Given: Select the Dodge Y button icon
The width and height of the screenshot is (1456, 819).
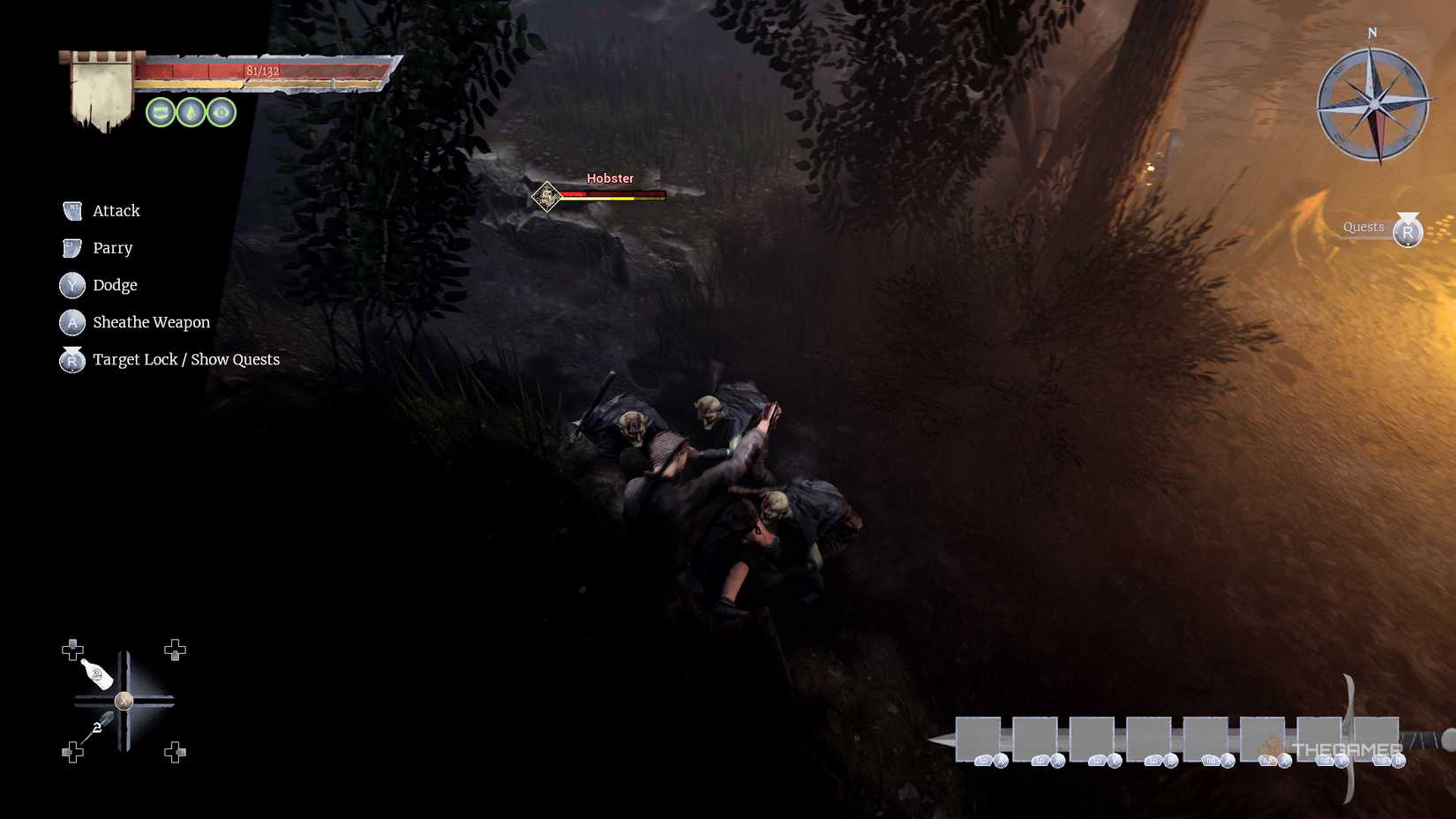Looking at the screenshot, I should (x=71, y=285).
